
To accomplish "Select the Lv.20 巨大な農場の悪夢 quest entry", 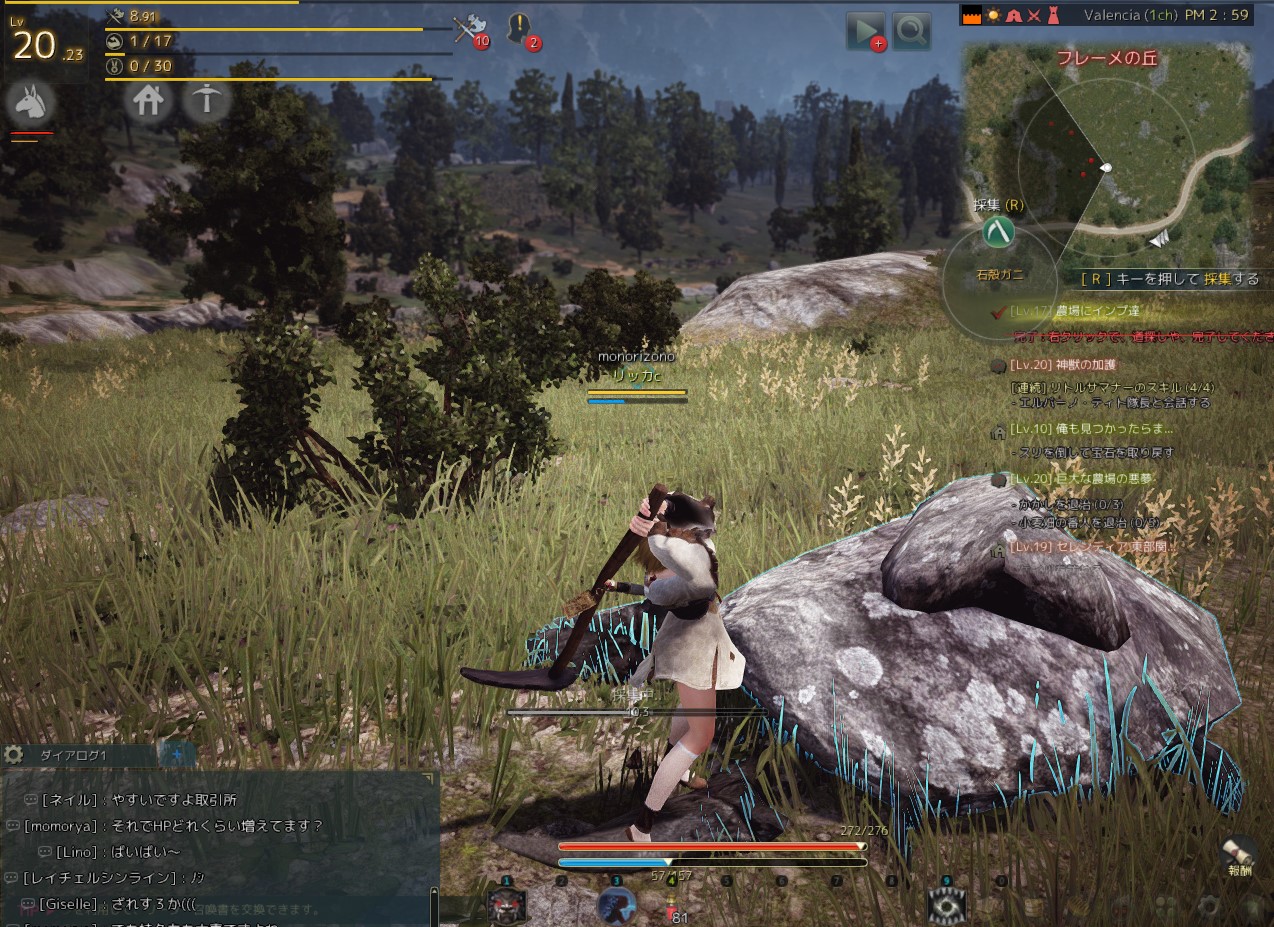I will 1080,479.
